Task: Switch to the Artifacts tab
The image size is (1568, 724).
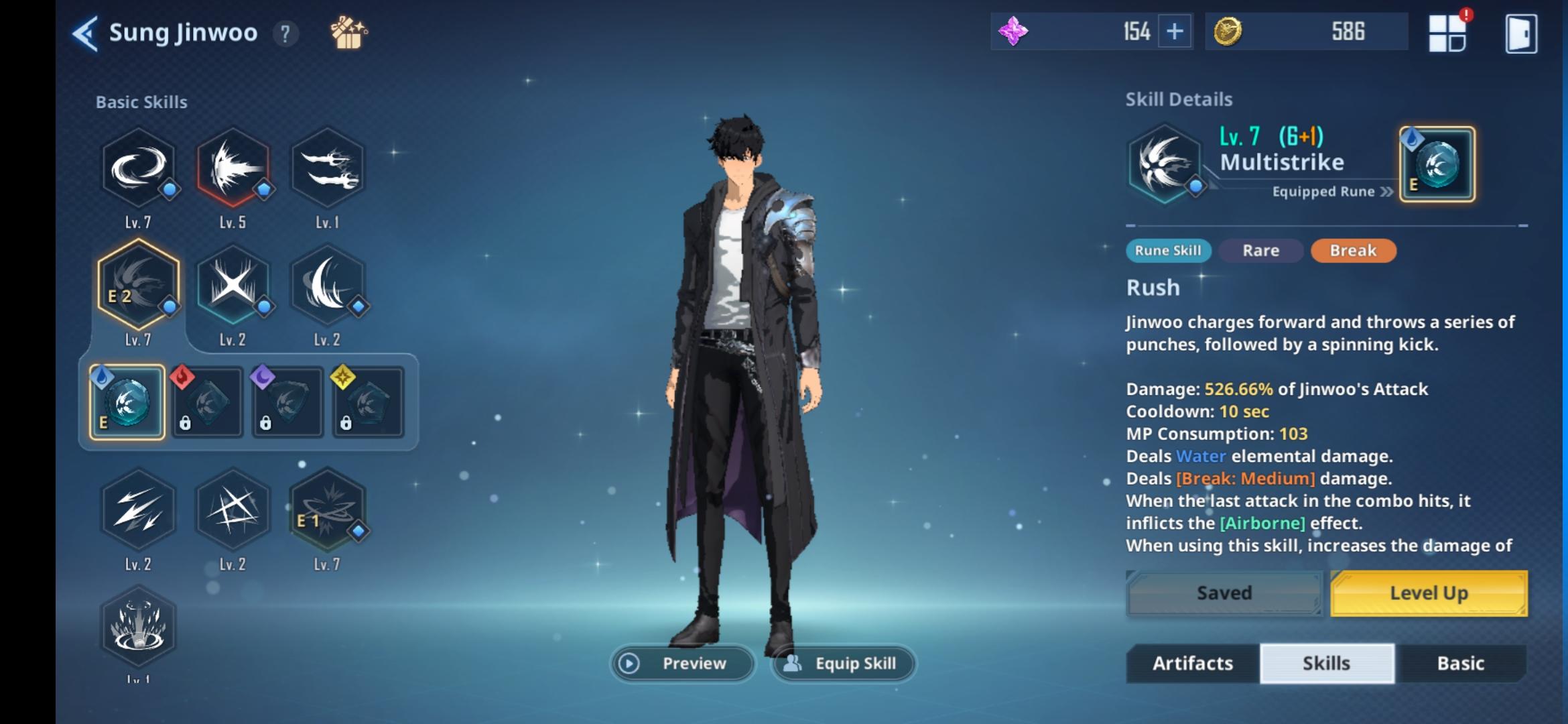Action: click(x=1191, y=663)
